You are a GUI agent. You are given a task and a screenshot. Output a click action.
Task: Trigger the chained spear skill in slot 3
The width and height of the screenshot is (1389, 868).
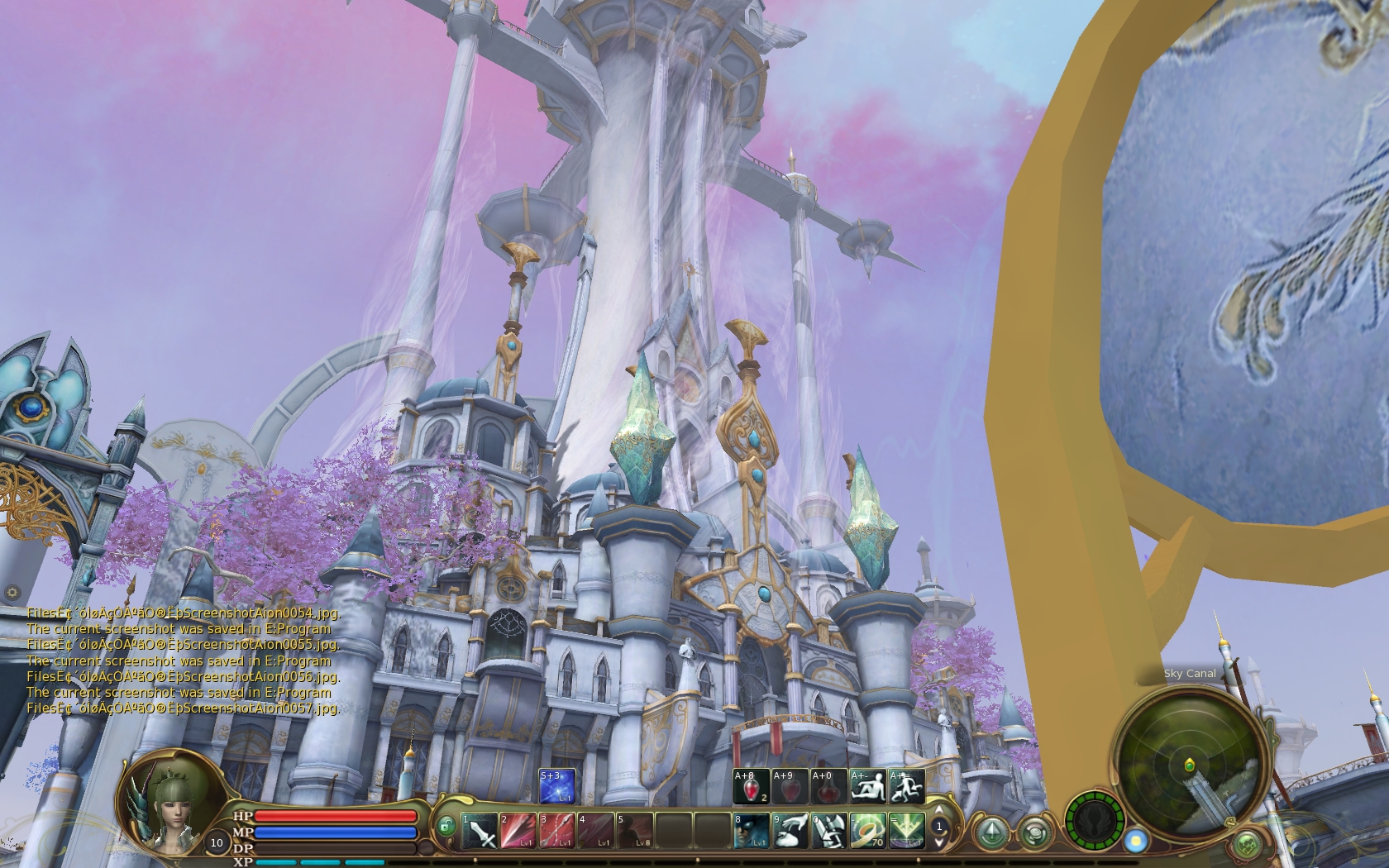click(556, 831)
